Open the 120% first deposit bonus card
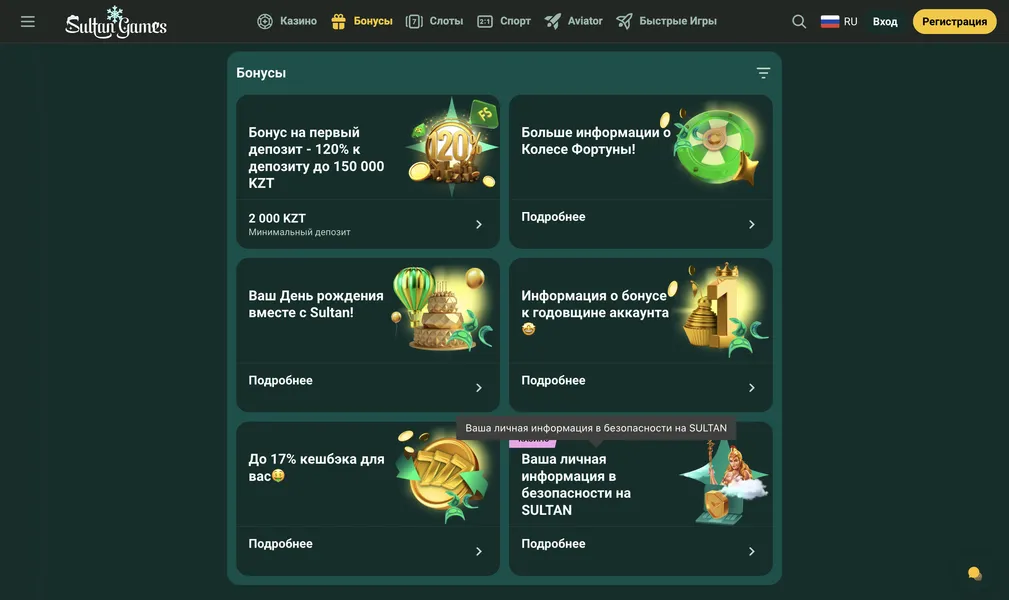 [367, 172]
